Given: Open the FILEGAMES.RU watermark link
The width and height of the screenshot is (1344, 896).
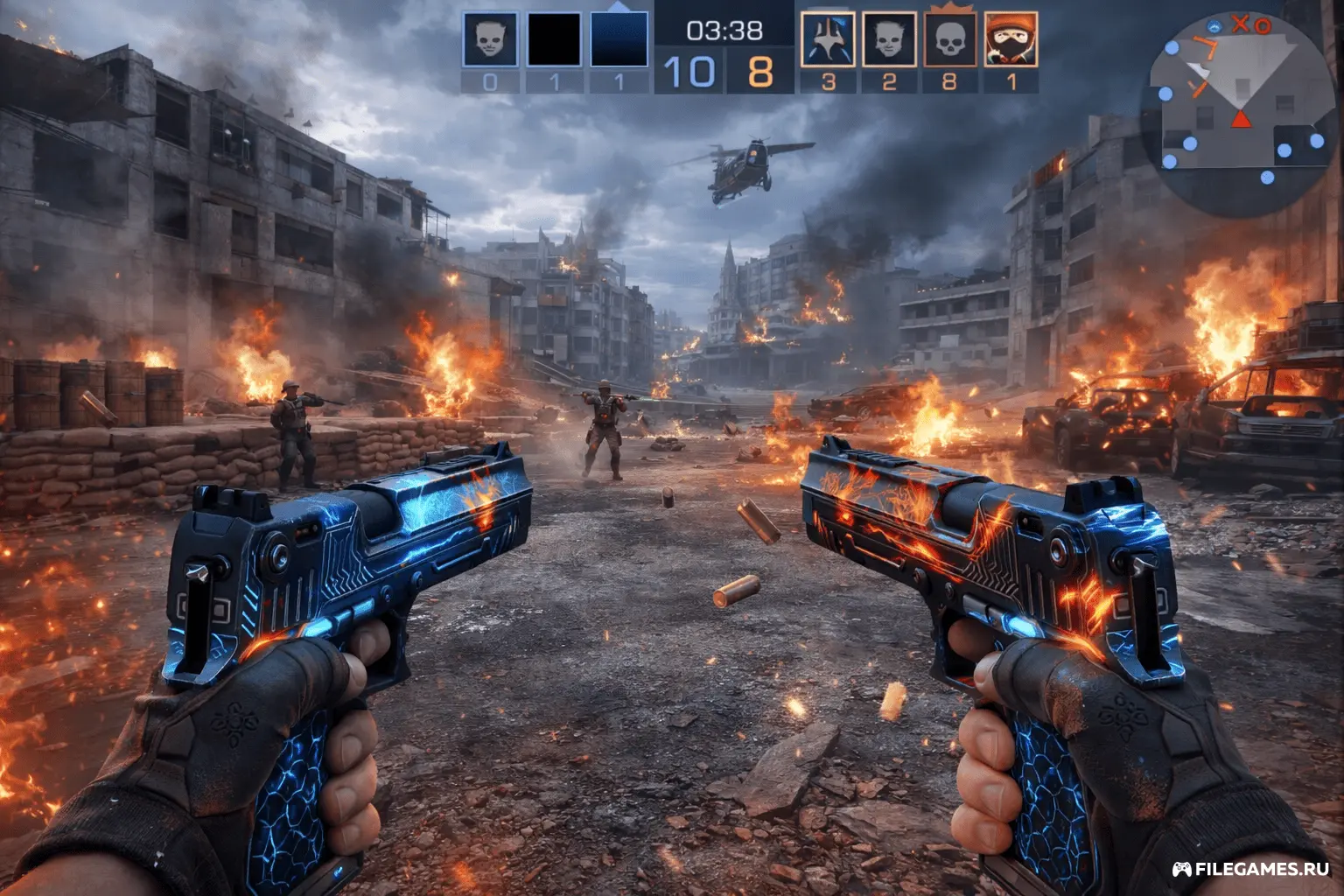Looking at the screenshot, I should (1251, 869).
